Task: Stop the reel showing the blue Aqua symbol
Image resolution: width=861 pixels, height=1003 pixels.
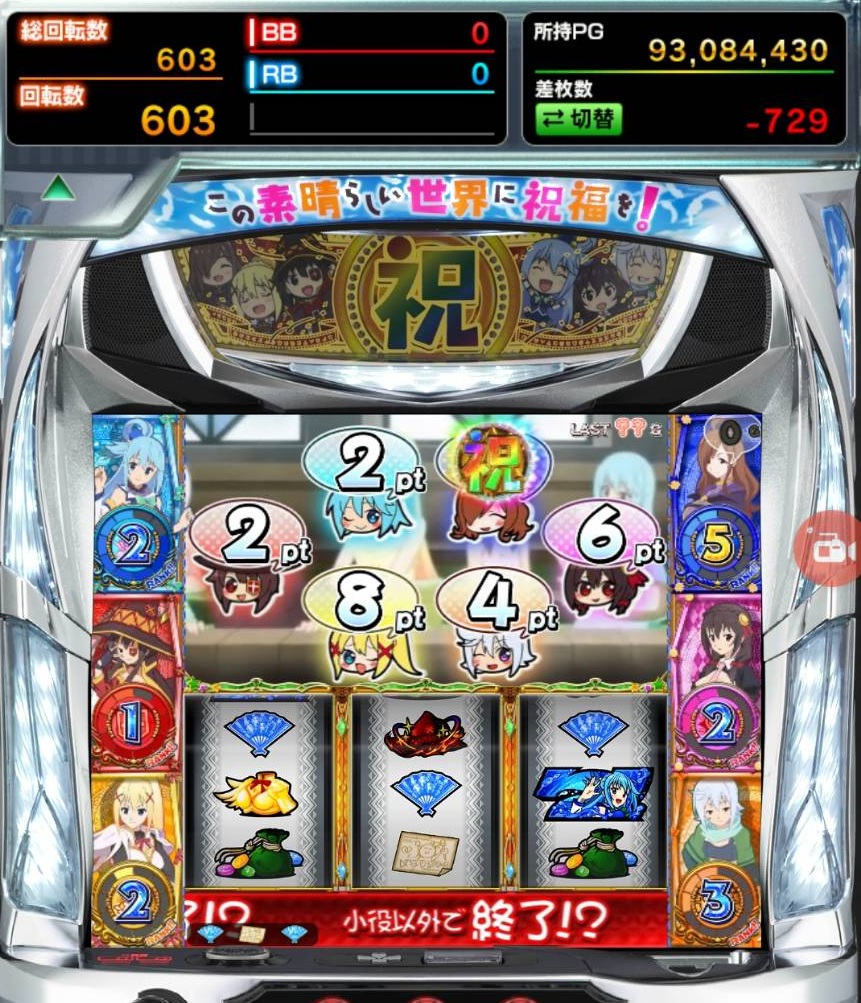Action: (x=592, y=792)
